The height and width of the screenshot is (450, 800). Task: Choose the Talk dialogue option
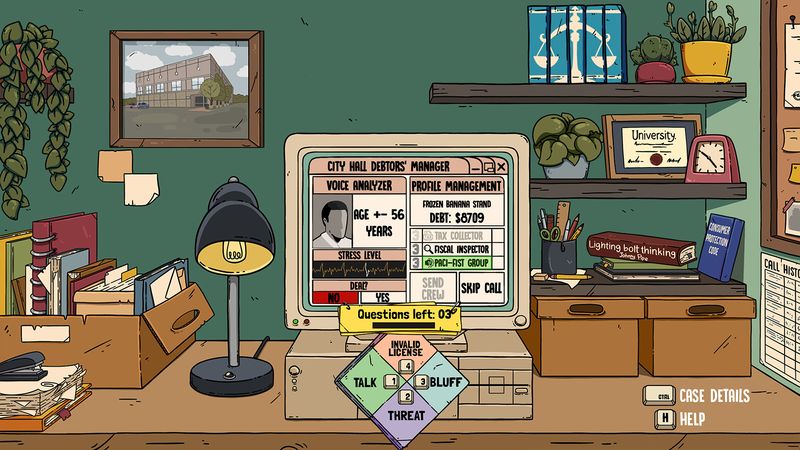pyautogui.click(x=360, y=381)
